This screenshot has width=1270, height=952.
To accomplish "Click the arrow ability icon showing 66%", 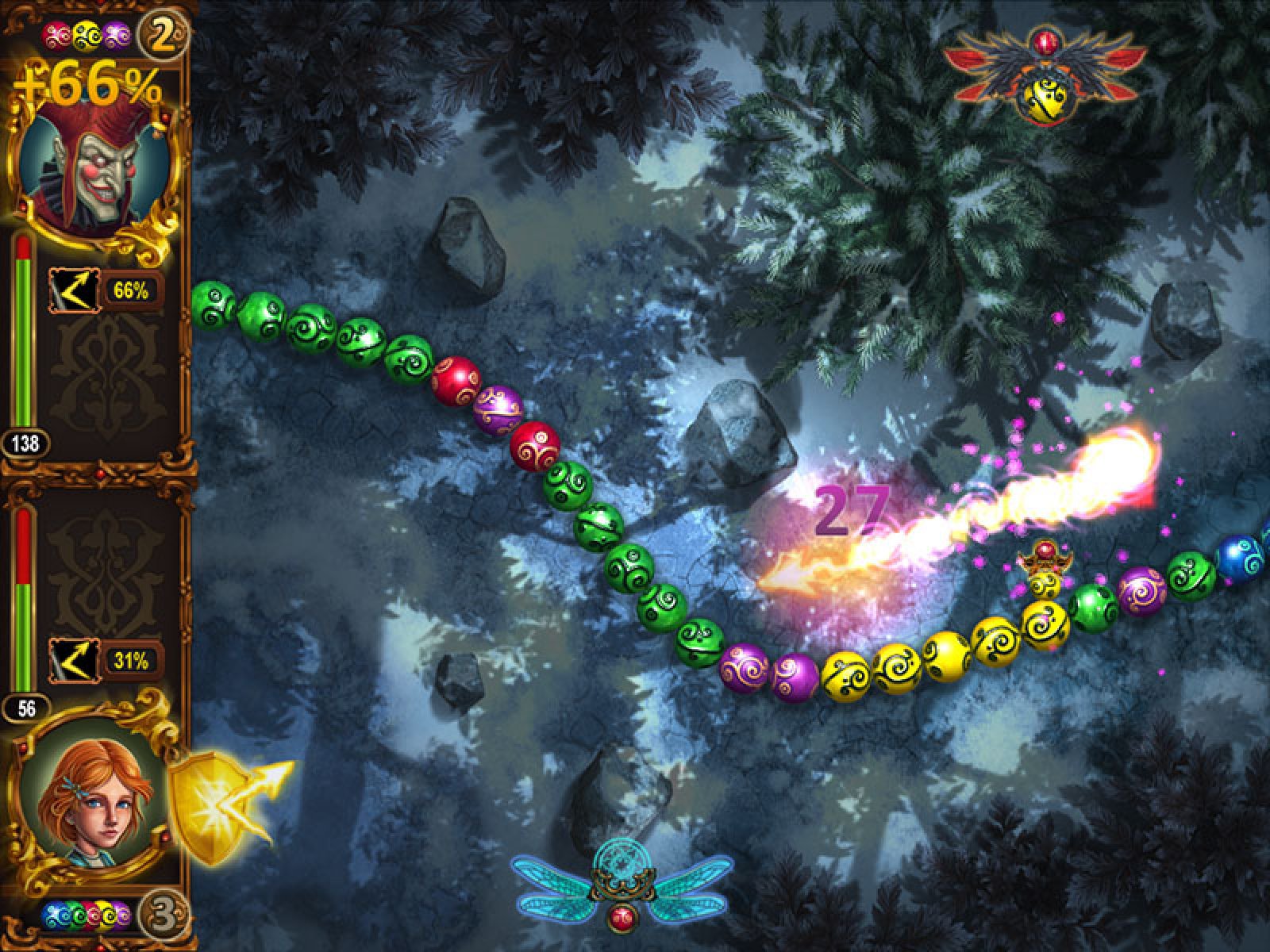I will tap(73, 291).
